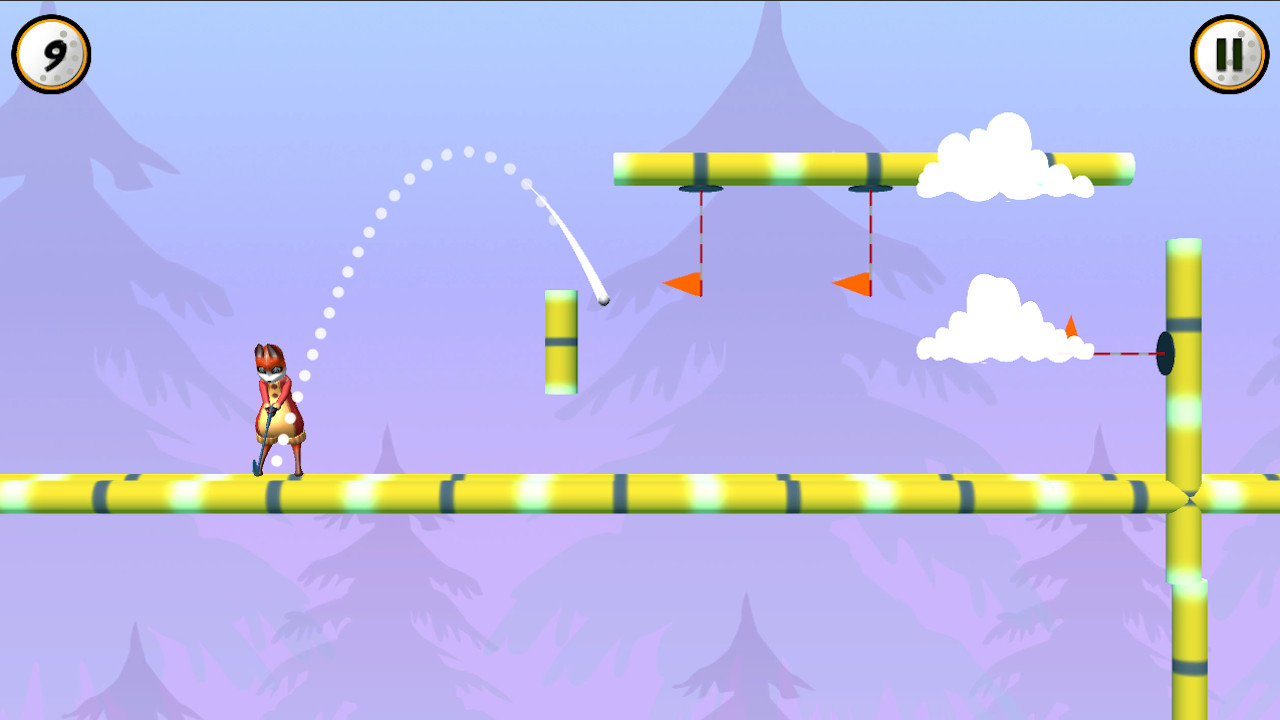Click the second orange flag on the dashed pole
Image resolution: width=1280 pixels, height=720 pixels.
tap(850, 281)
